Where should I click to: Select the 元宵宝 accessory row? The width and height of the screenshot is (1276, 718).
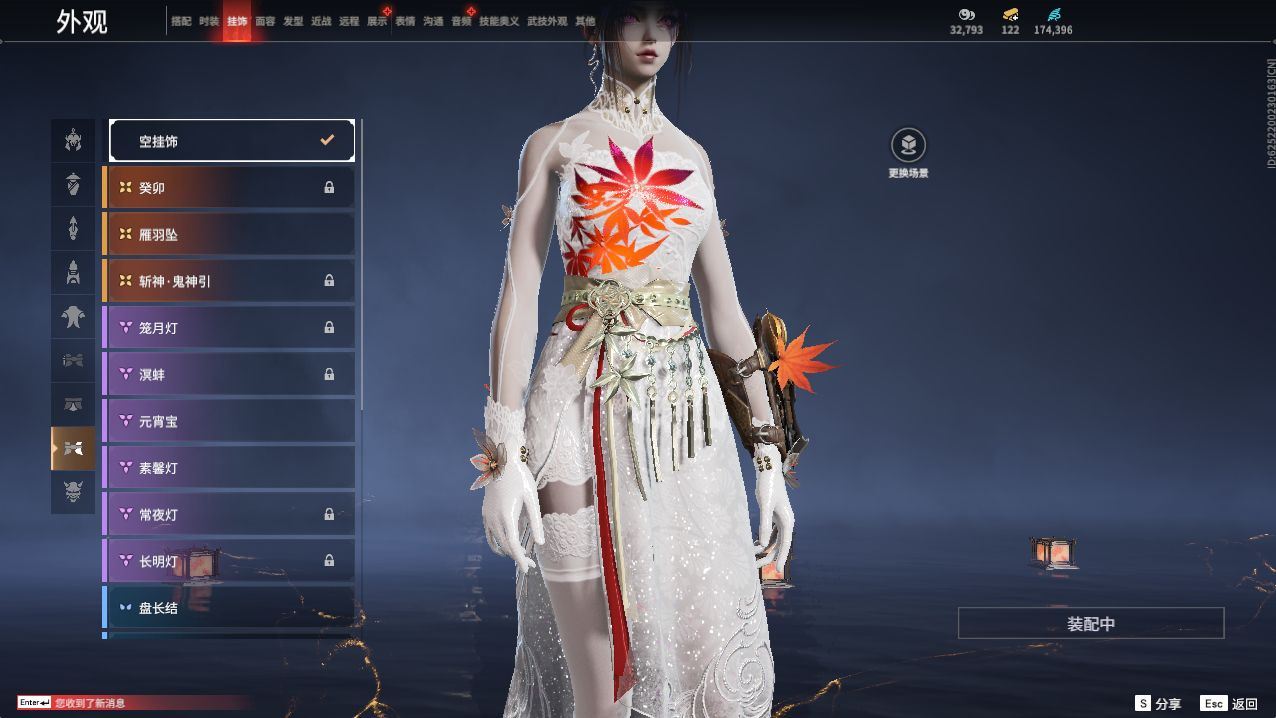[x=230, y=421]
